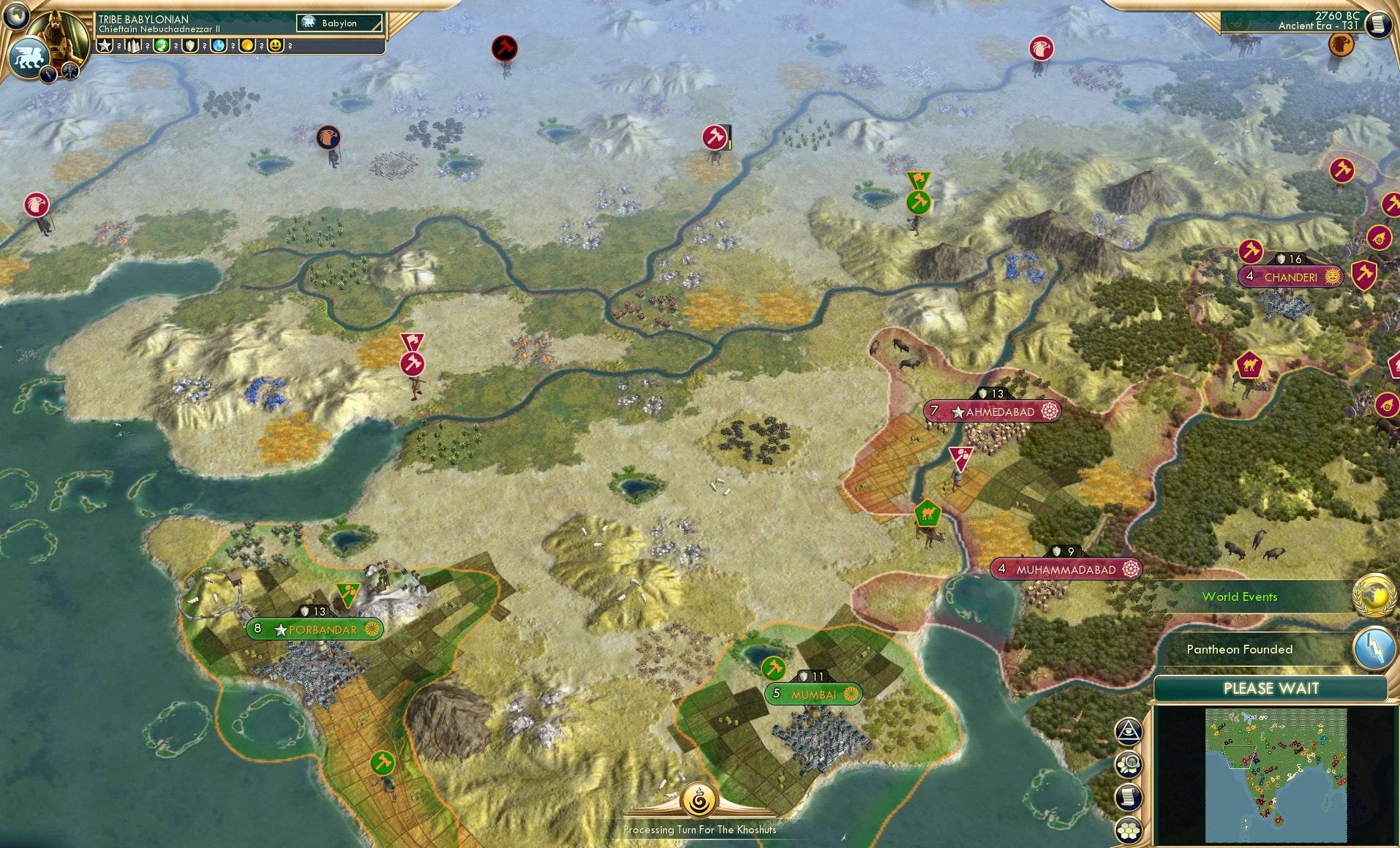
Task: Open the Ahmedabad city banner
Action: click(x=993, y=412)
